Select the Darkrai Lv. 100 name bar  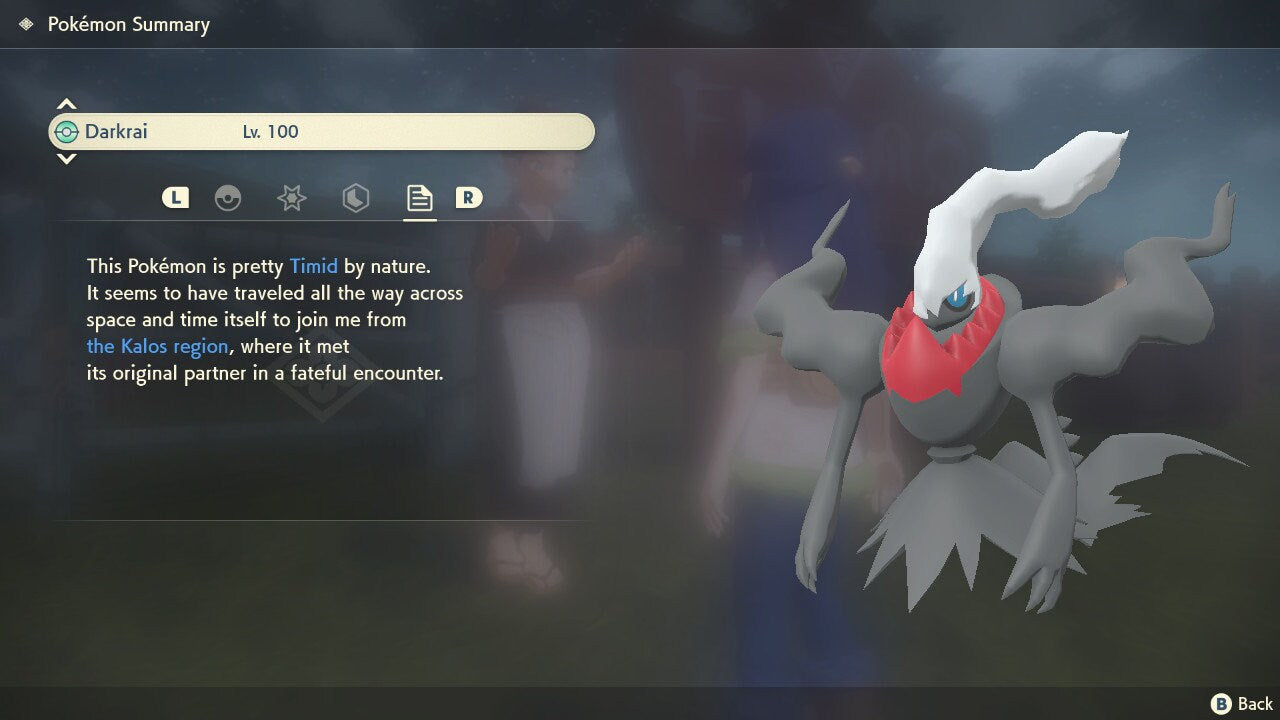(x=321, y=132)
